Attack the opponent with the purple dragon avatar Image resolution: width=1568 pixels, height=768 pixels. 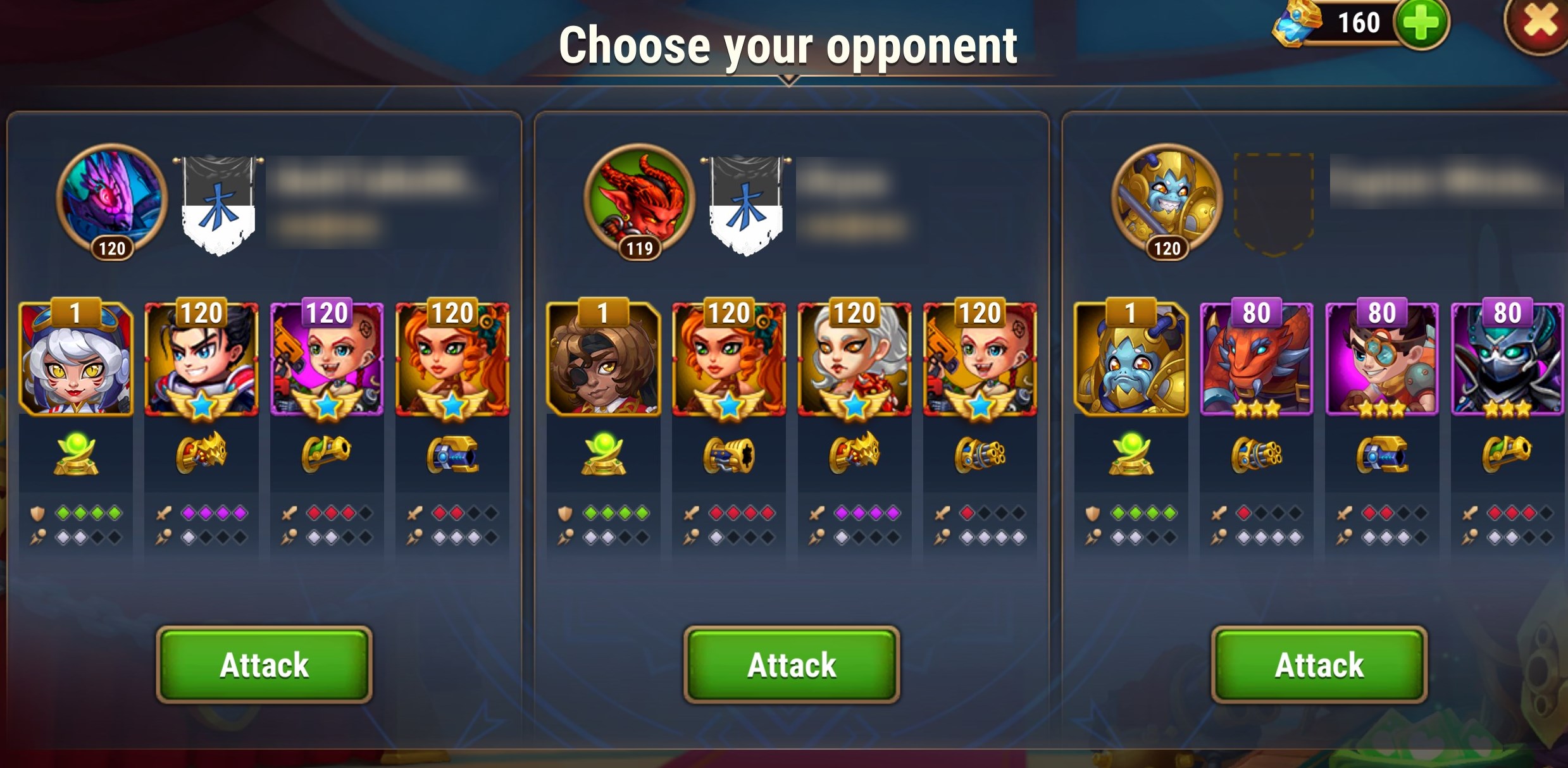264,664
